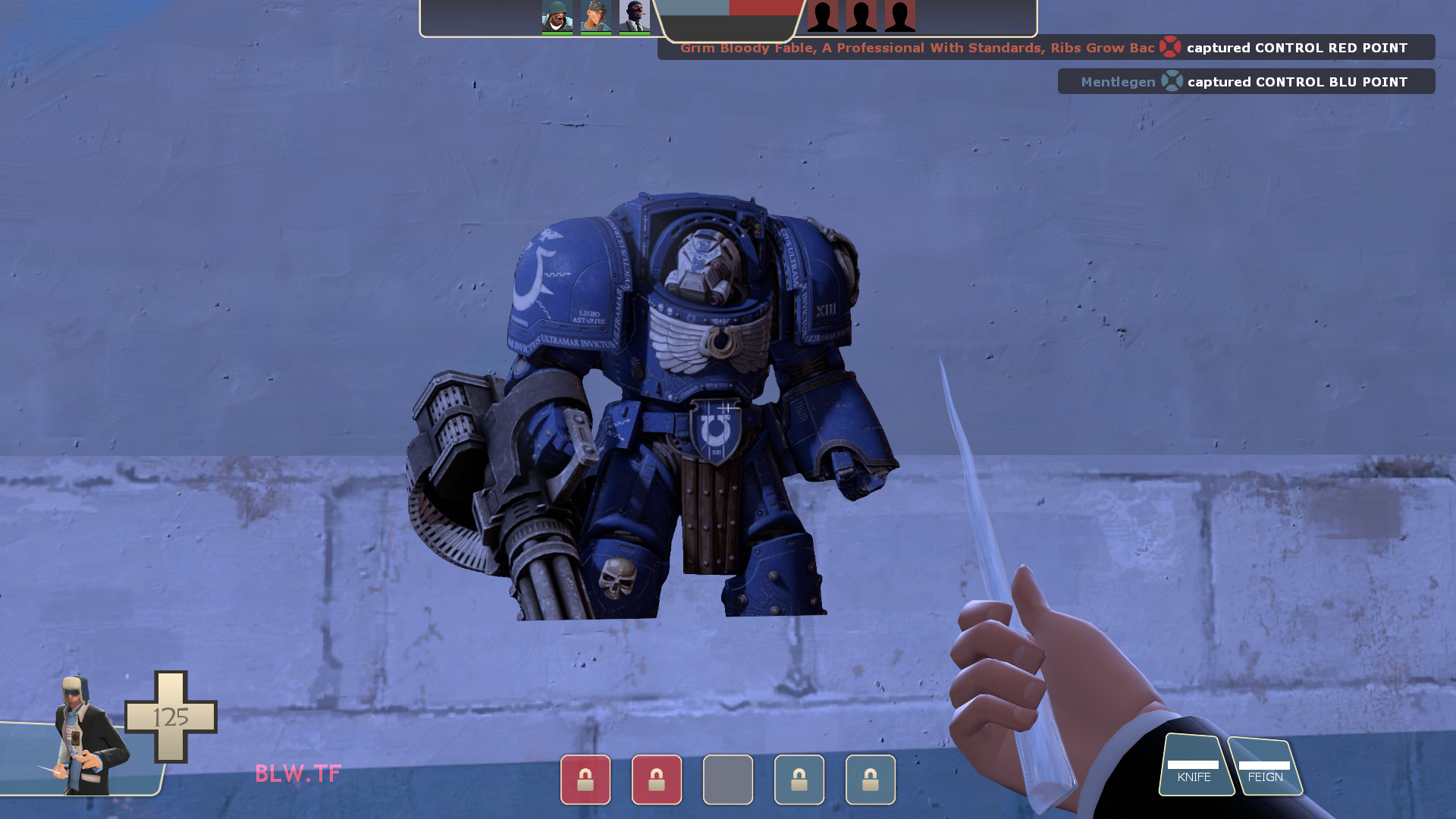This screenshot has height=819, width=1456.
Task: Click the middle enemy silhouette icon
Action: (861, 17)
